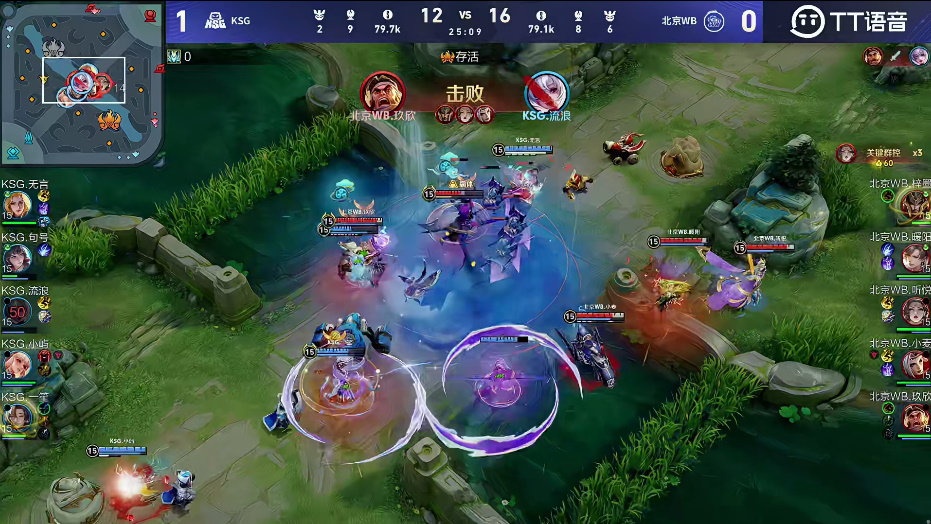931x524 pixels.
Task: Click the 关键群控 crowd-control notification
Action: [884, 154]
